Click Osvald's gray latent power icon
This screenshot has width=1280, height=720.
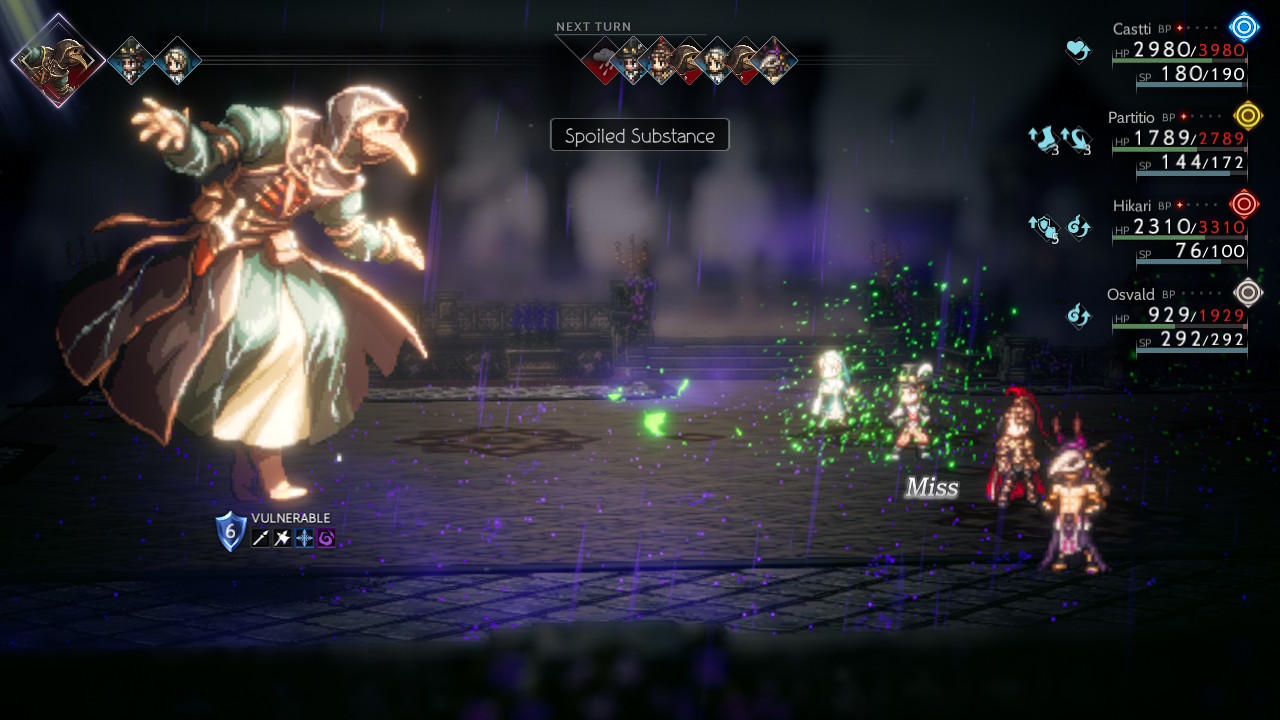click(x=1247, y=293)
